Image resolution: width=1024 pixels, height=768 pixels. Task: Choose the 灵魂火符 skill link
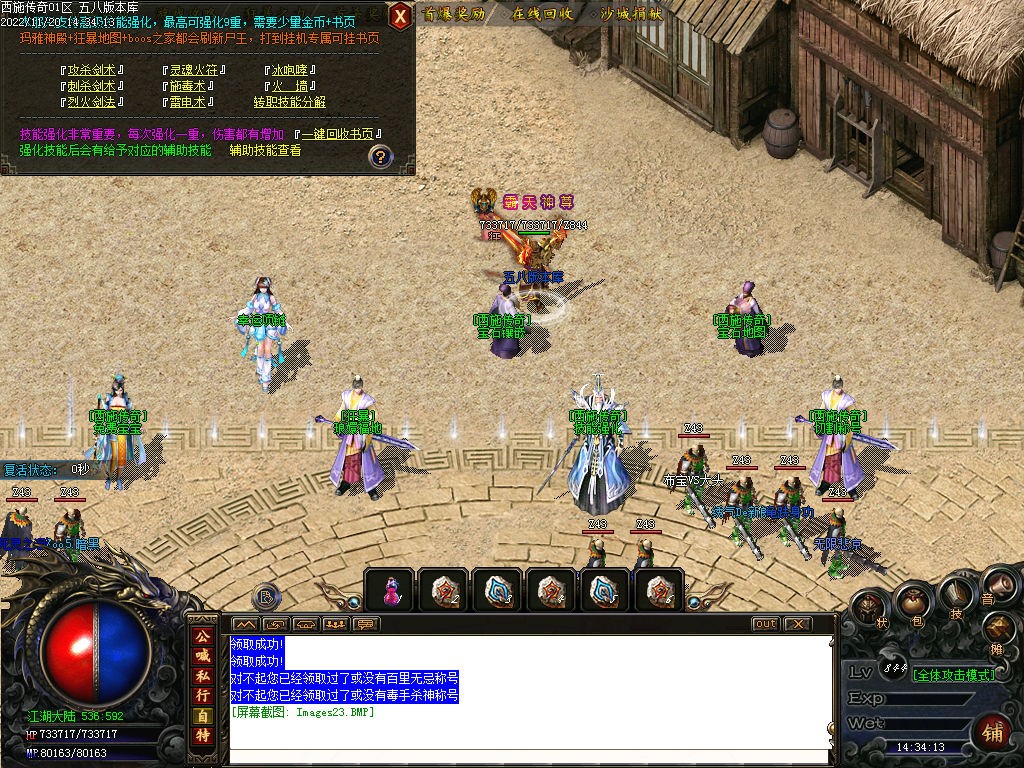(x=193, y=71)
